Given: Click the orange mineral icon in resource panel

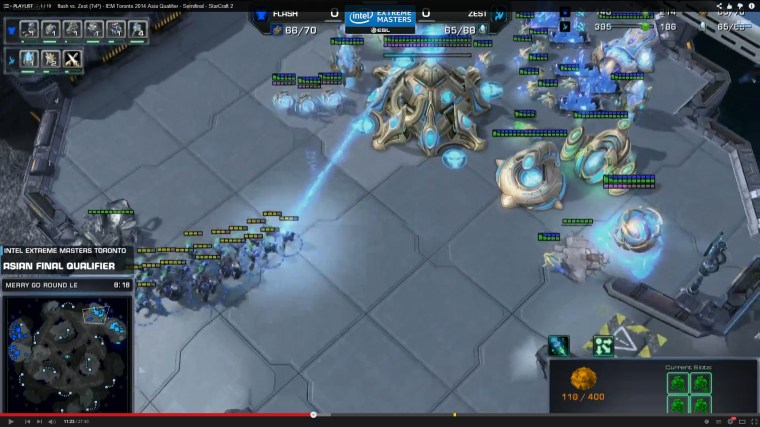Looking at the screenshot, I should 583,379.
